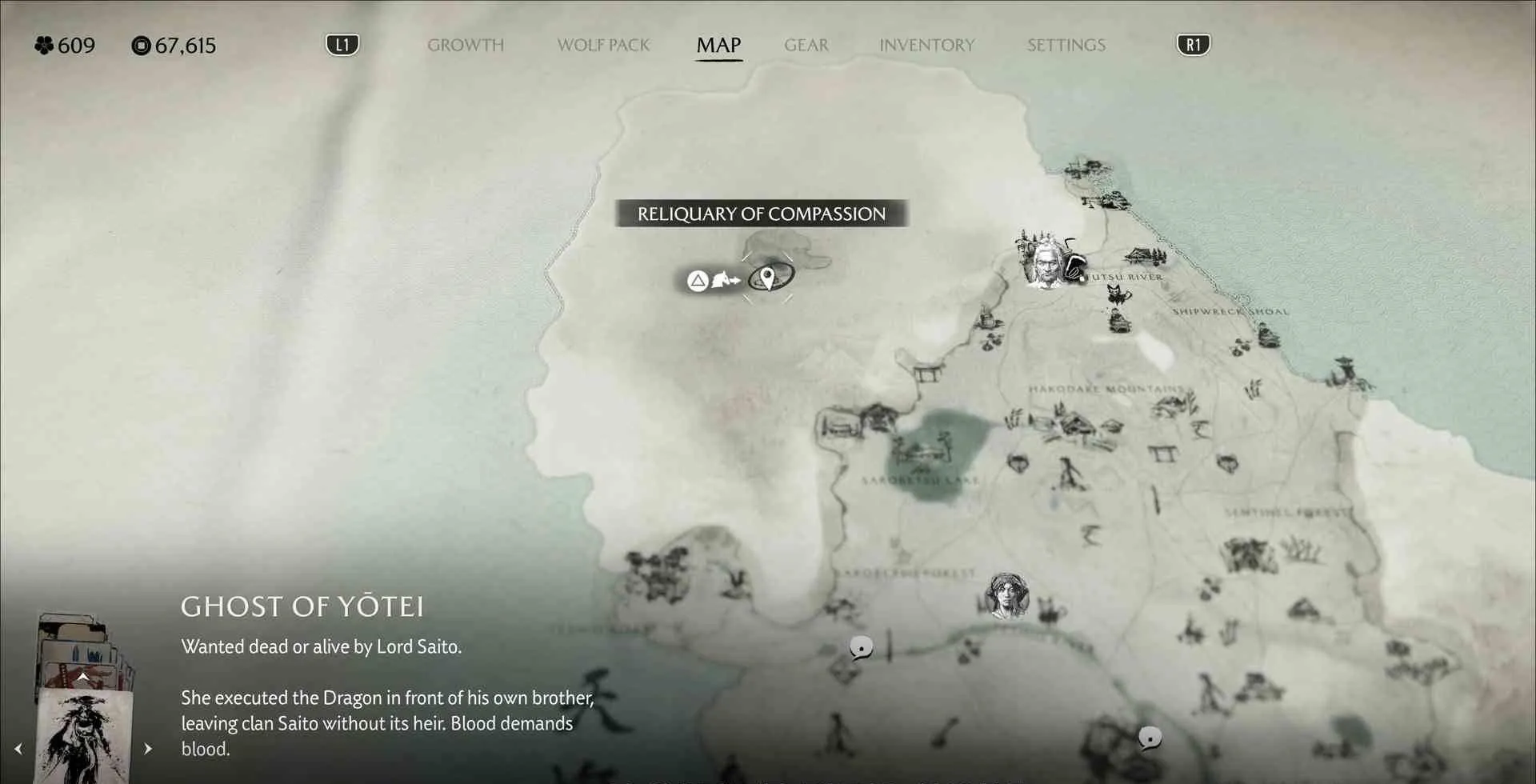Go to the Gear tab
This screenshot has height=784, width=1536.
click(x=806, y=46)
